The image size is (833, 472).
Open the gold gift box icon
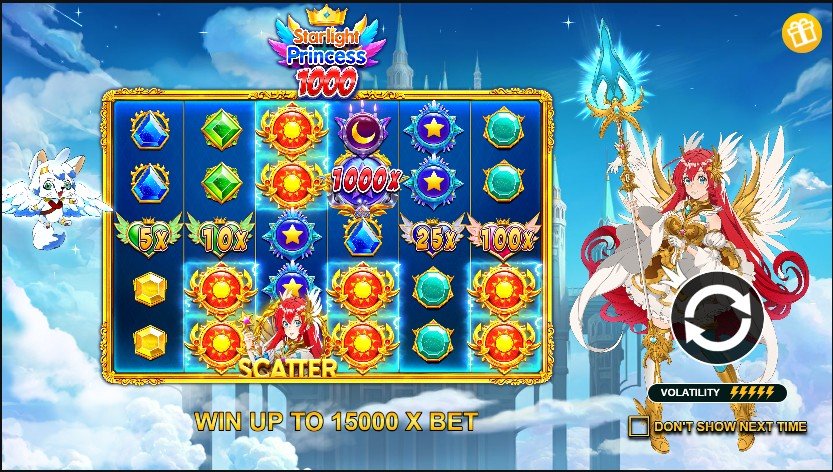click(799, 34)
